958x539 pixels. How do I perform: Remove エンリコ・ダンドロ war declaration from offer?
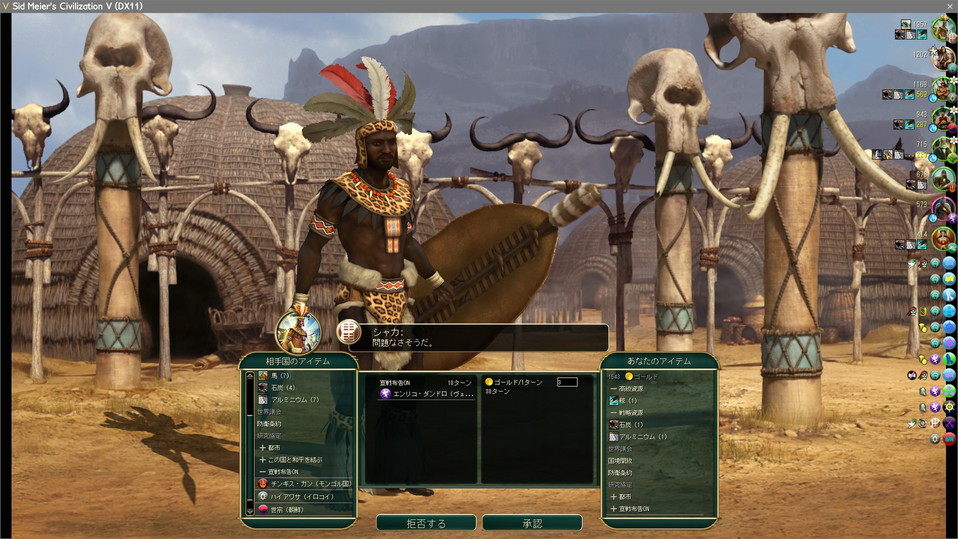(420, 394)
